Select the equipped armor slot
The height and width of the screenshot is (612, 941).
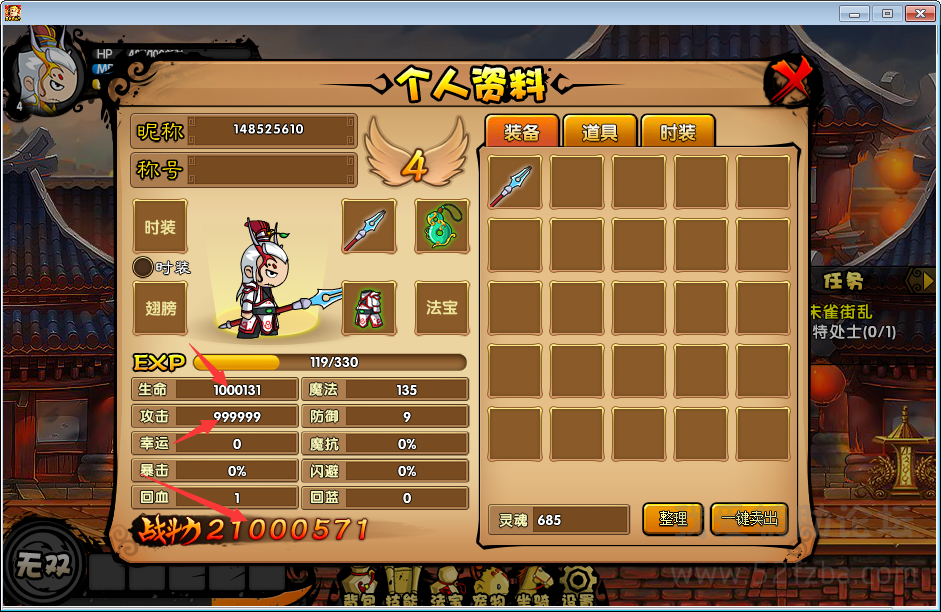point(369,307)
